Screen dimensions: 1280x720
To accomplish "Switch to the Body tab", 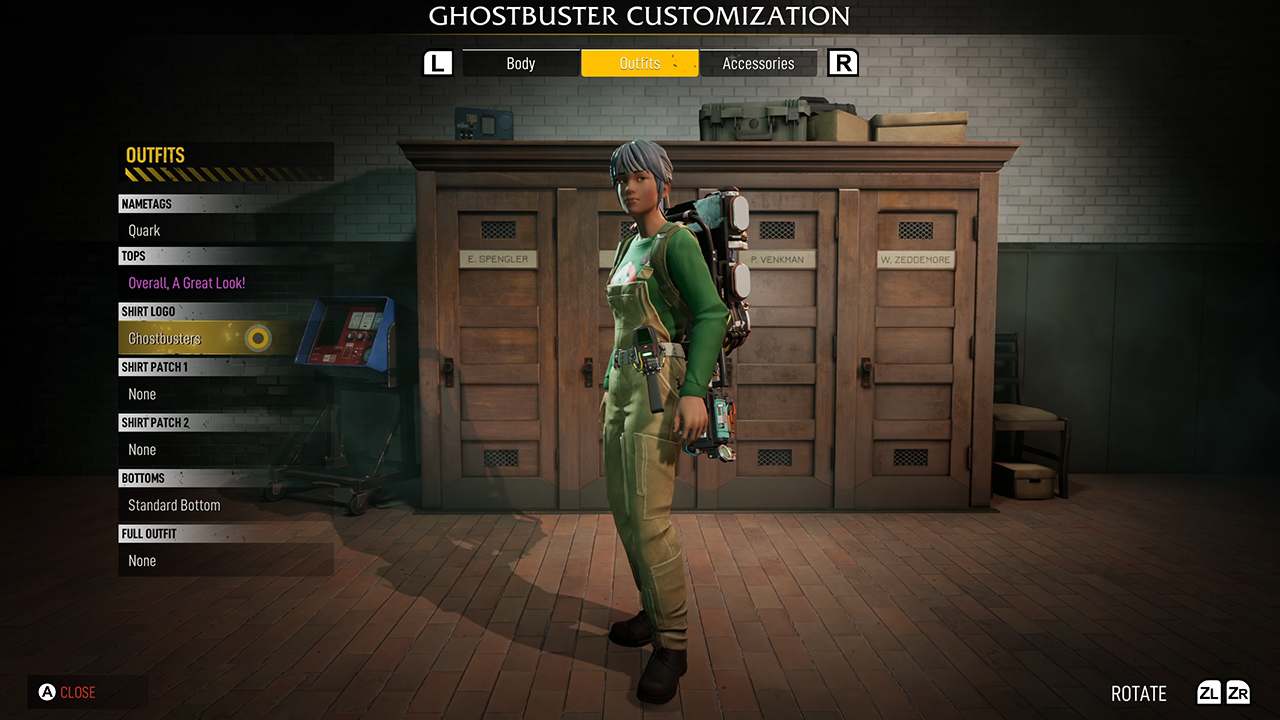I will [520, 63].
